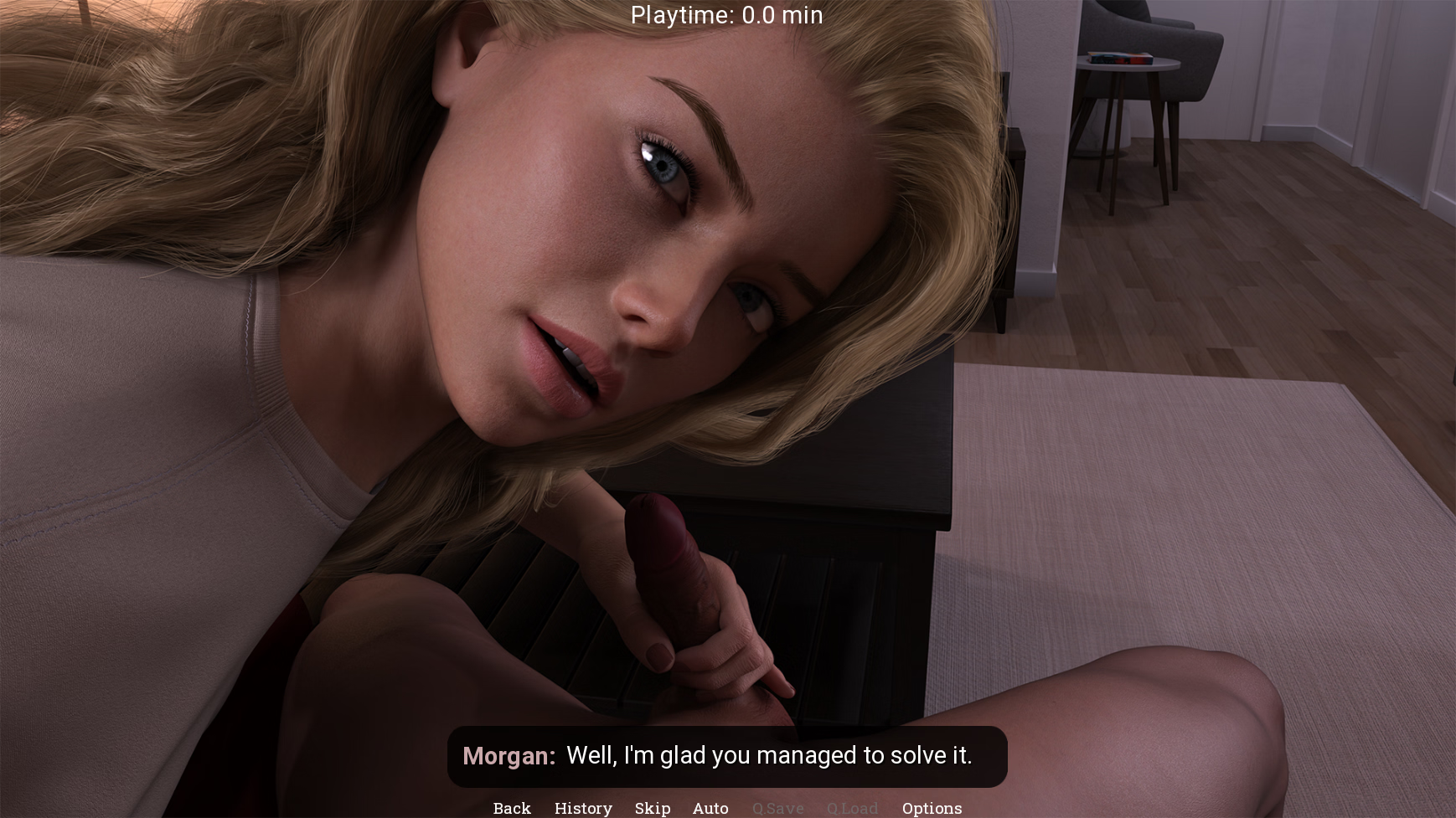The width and height of the screenshot is (1456, 818).
Task: Go Back to the previous dialogue line
Action: pos(512,808)
